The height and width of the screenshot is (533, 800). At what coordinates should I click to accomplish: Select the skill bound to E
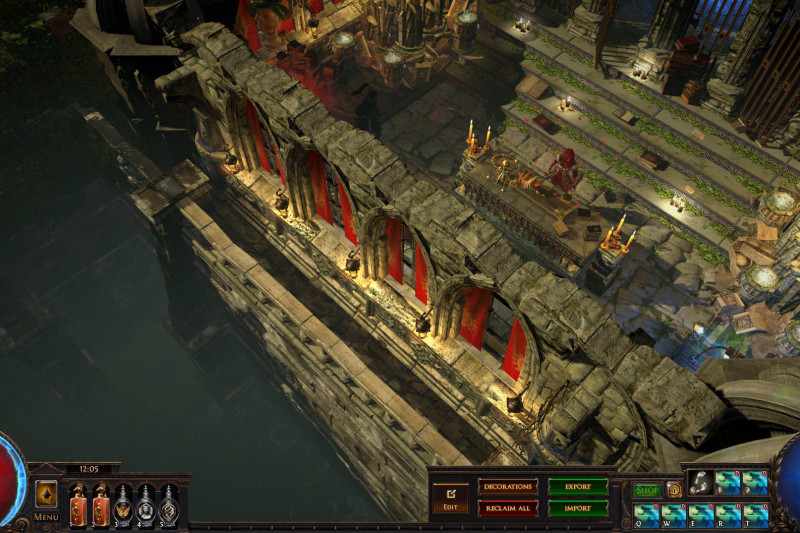click(x=700, y=515)
